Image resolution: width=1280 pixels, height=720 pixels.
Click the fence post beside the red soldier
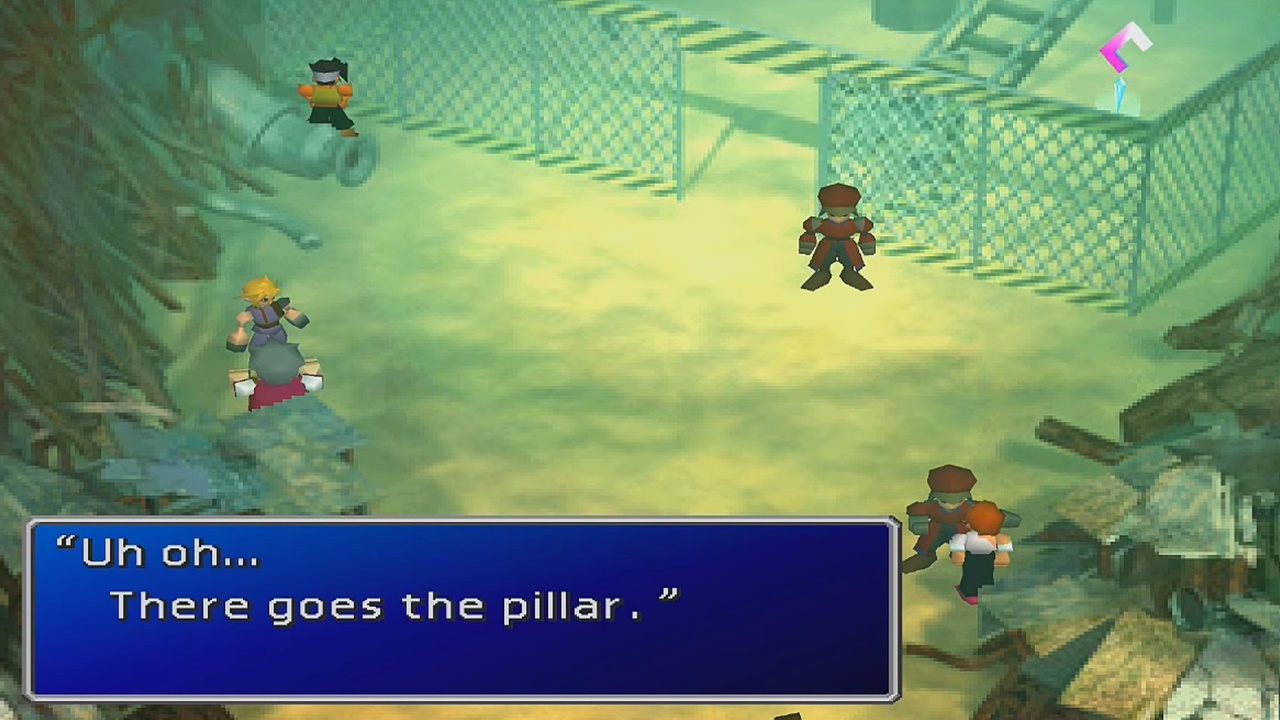(x=826, y=150)
